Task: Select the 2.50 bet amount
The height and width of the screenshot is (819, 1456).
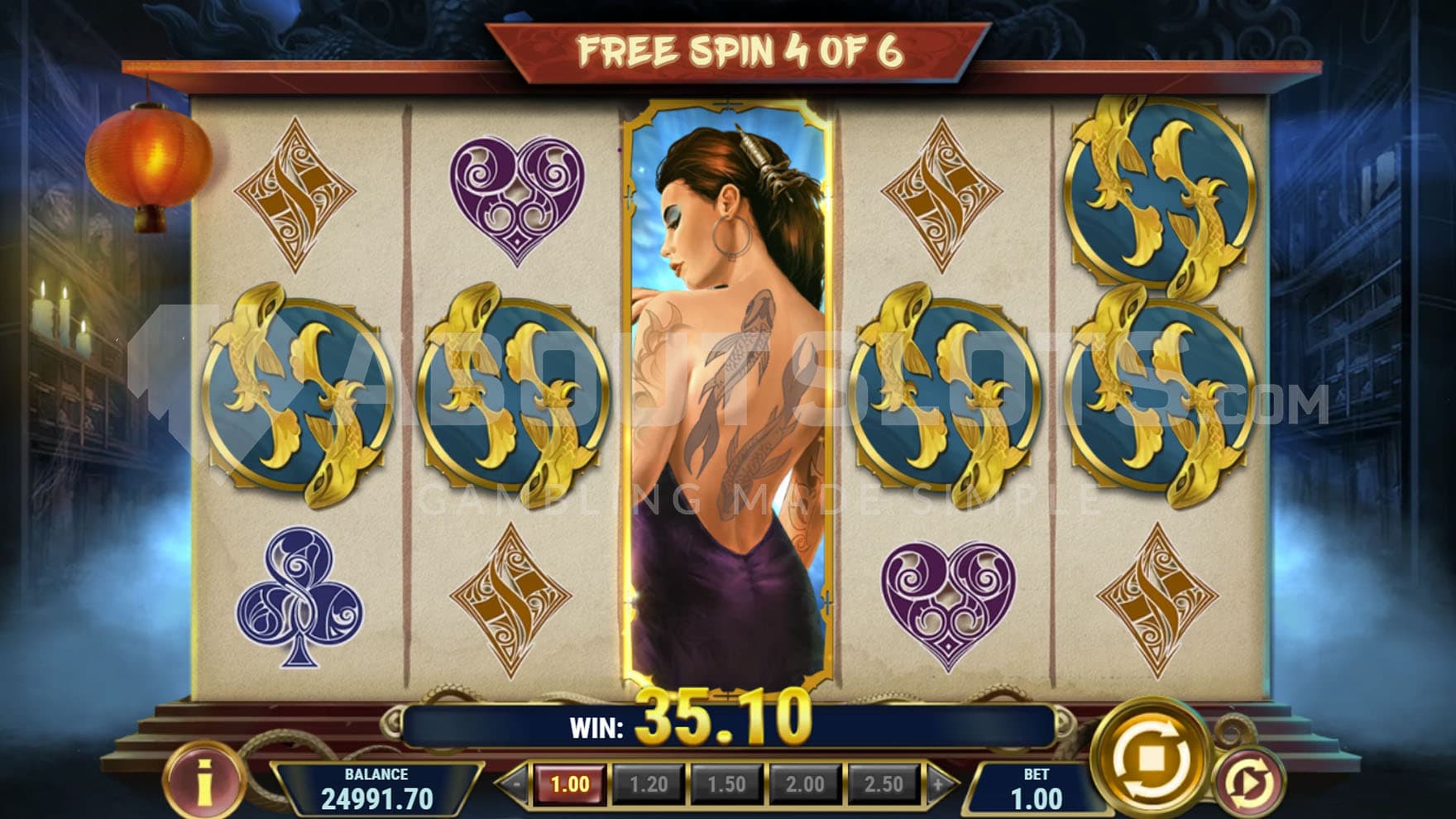Action: pos(883,784)
